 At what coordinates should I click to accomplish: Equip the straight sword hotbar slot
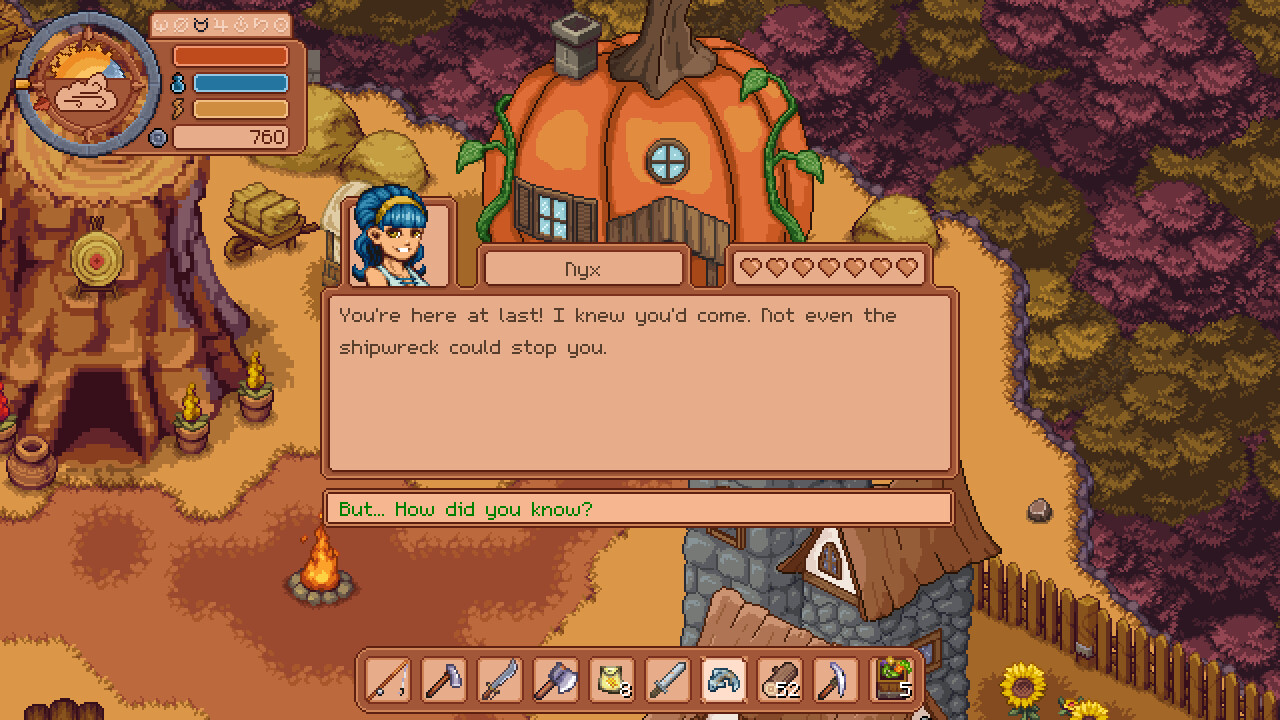(x=667, y=680)
